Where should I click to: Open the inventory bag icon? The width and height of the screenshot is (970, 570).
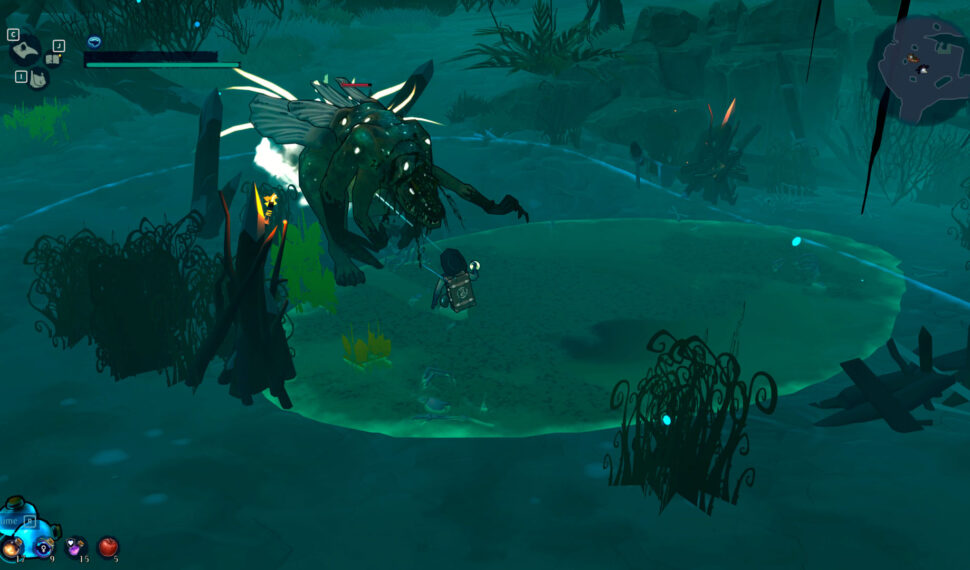coord(36,78)
